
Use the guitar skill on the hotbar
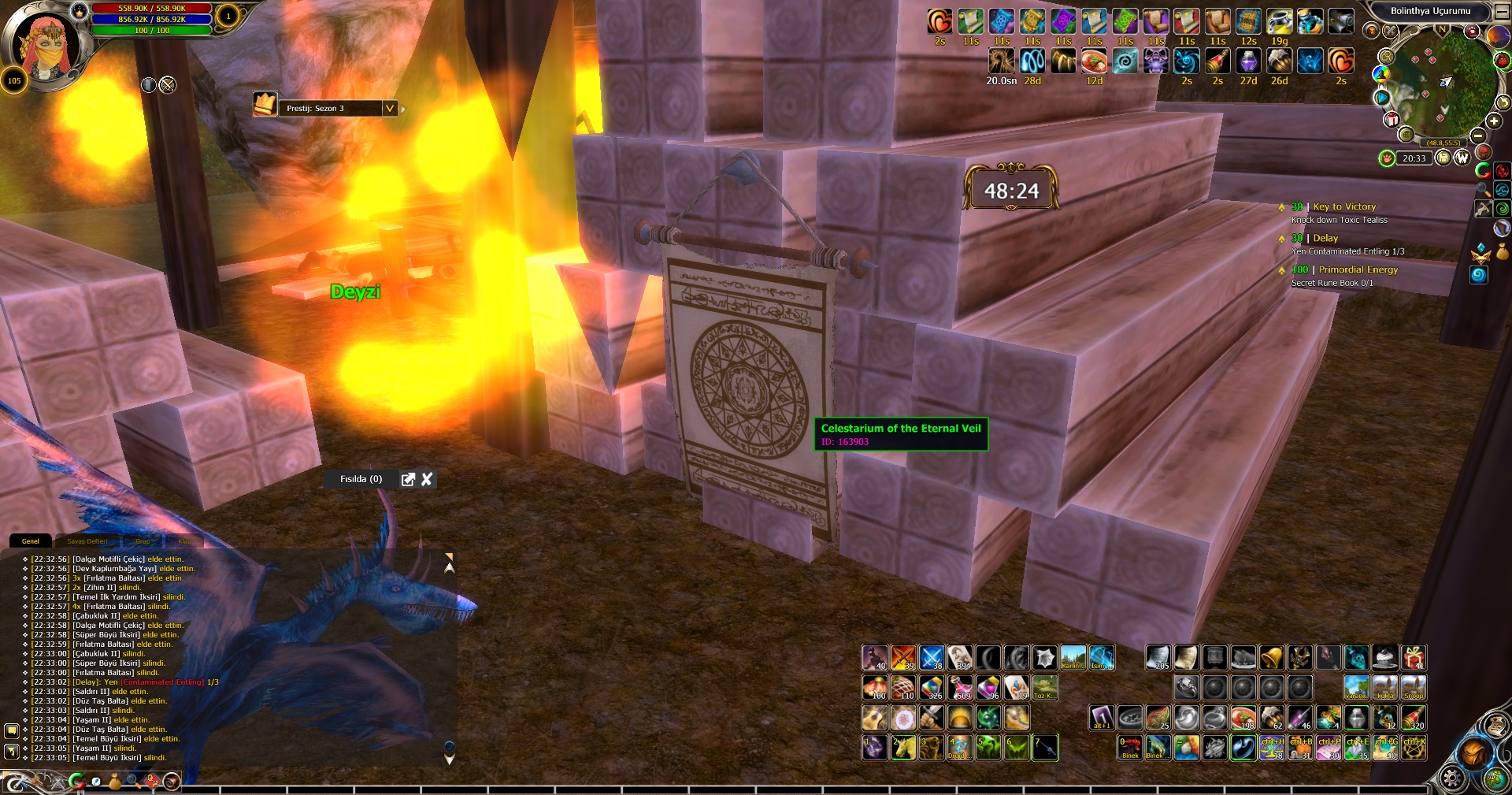pyautogui.click(x=874, y=718)
